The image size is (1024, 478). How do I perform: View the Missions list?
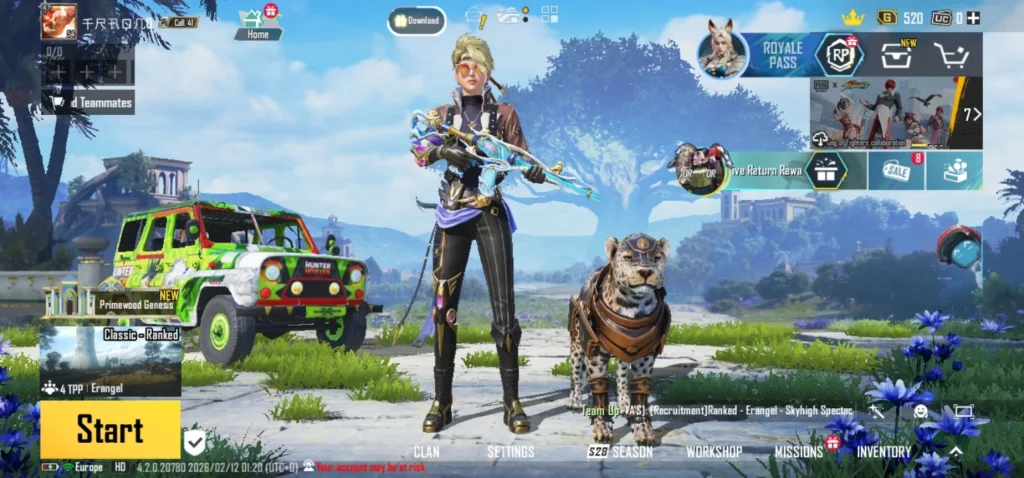click(x=798, y=452)
